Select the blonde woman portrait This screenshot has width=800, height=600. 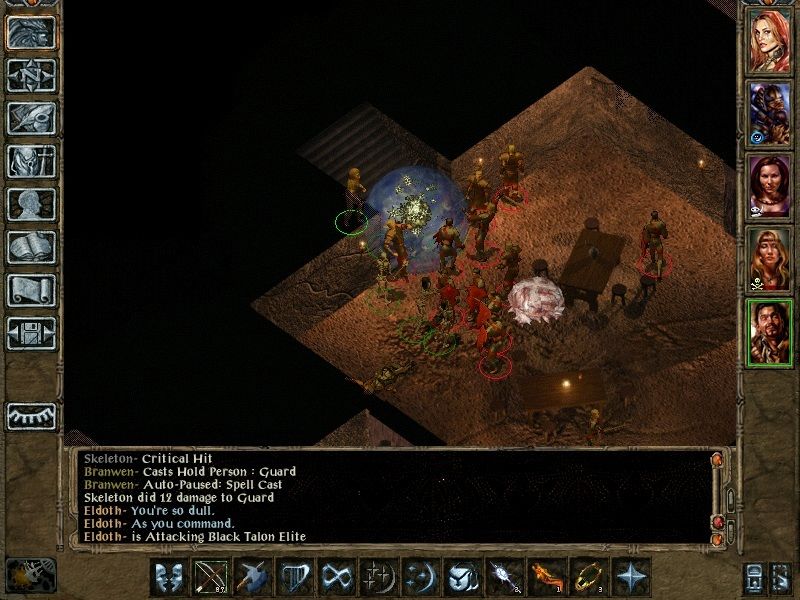(x=770, y=258)
